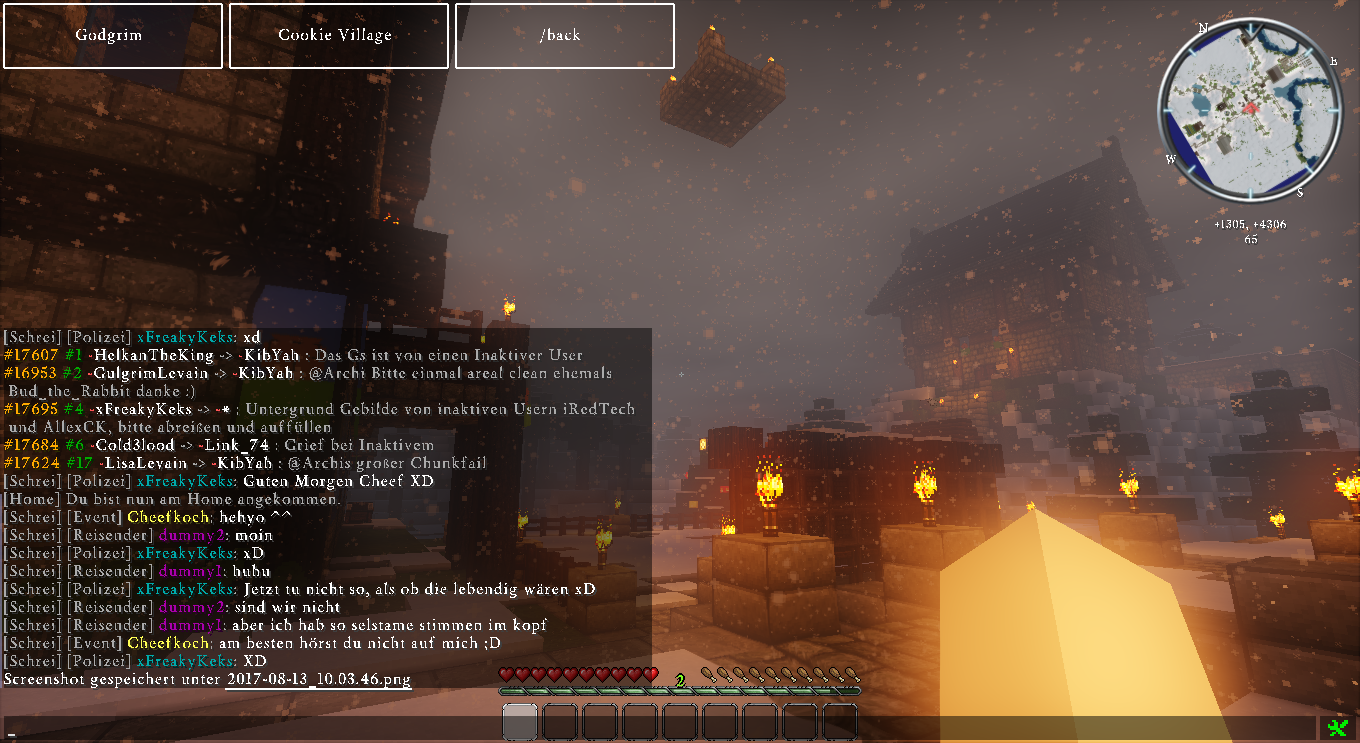1360x743 pixels.
Task: Activate the /back button
Action: click(x=564, y=36)
